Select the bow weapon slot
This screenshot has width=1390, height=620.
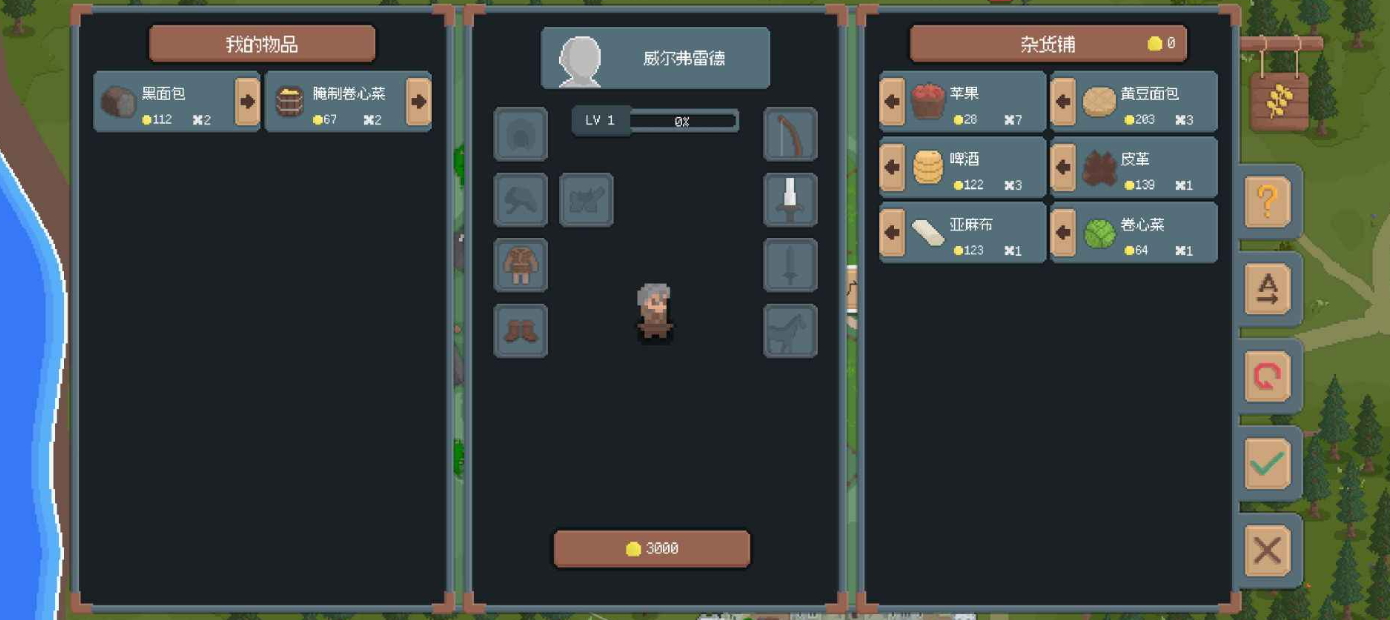coord(790,134)
